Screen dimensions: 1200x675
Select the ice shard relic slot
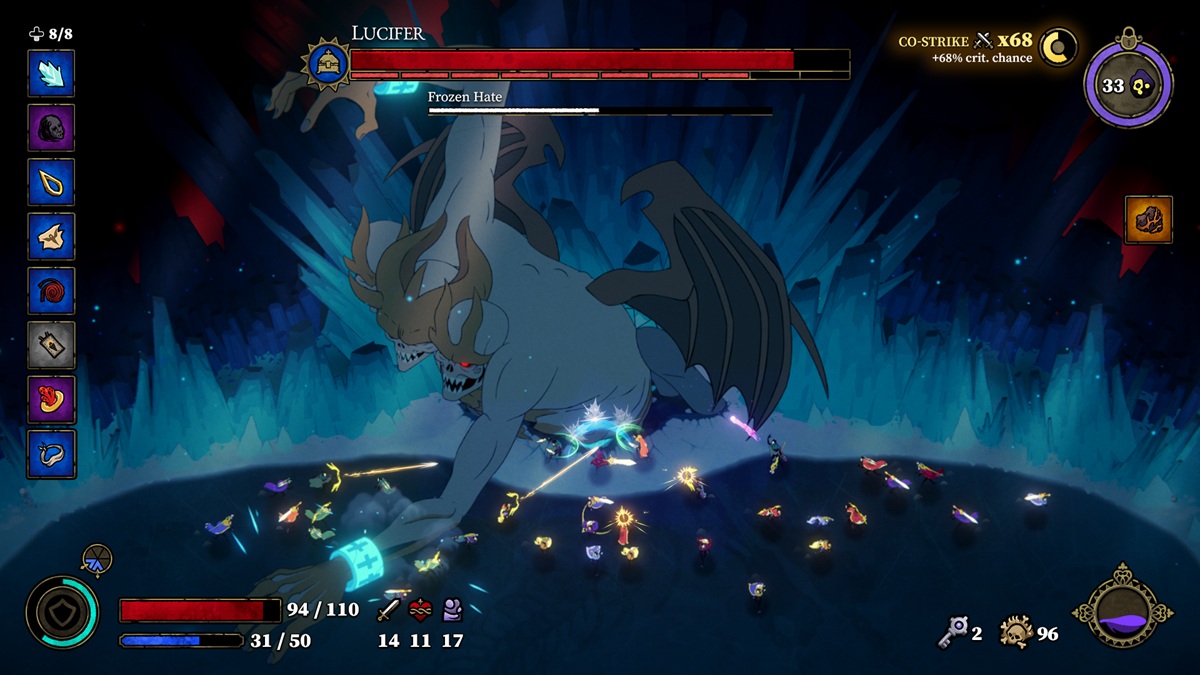click(x=51, y=73)
